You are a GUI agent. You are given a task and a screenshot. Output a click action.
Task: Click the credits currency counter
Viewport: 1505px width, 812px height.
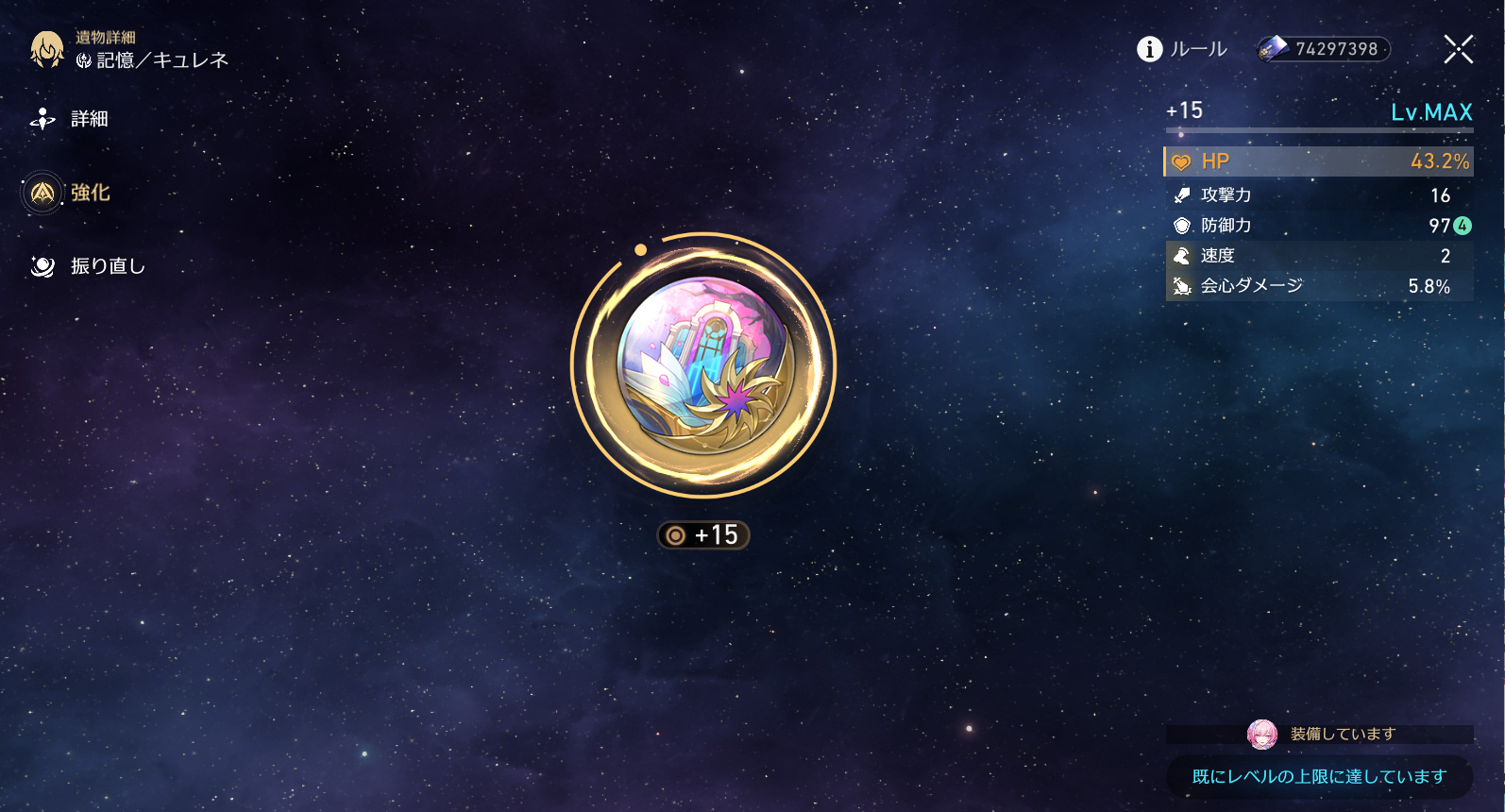pos(1324,49)
